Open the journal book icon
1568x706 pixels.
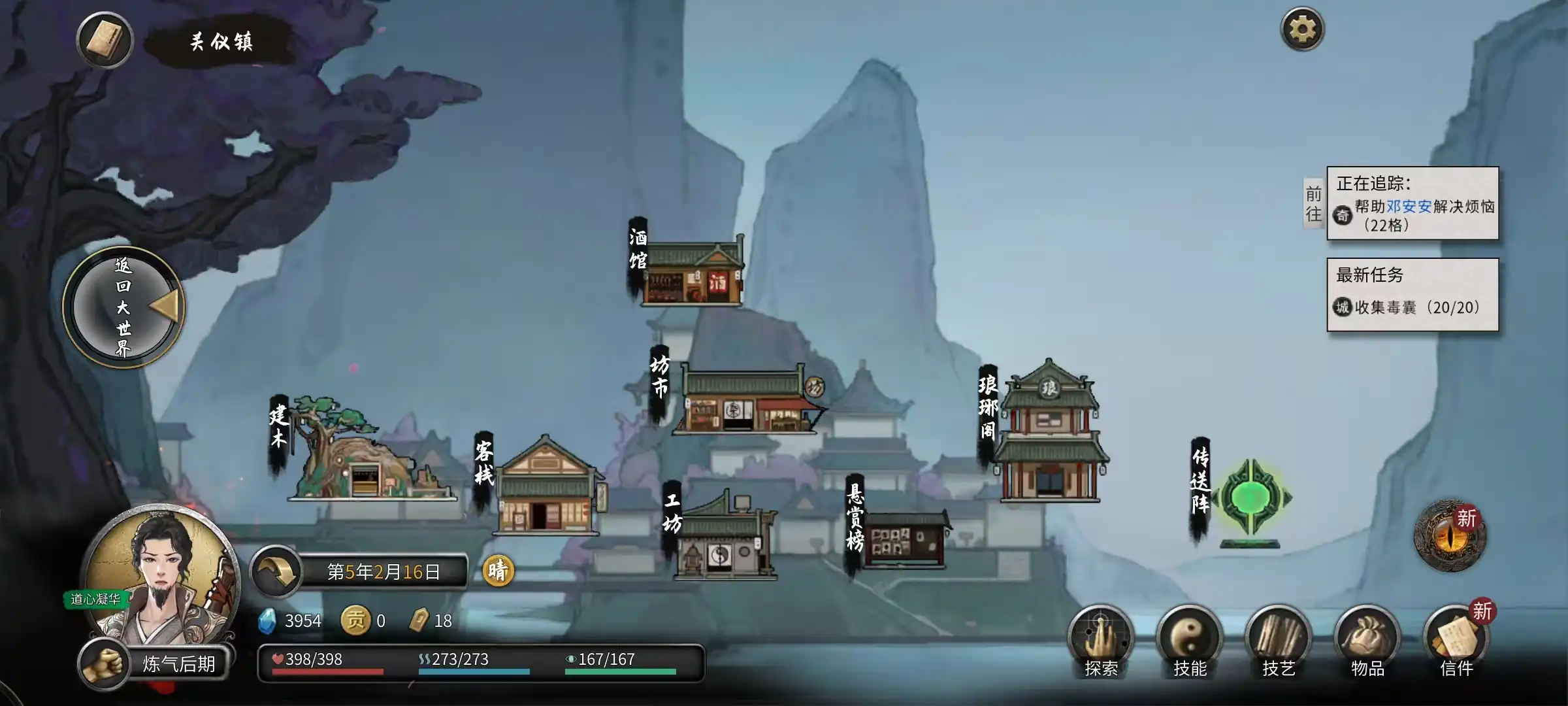coord(105,40)
